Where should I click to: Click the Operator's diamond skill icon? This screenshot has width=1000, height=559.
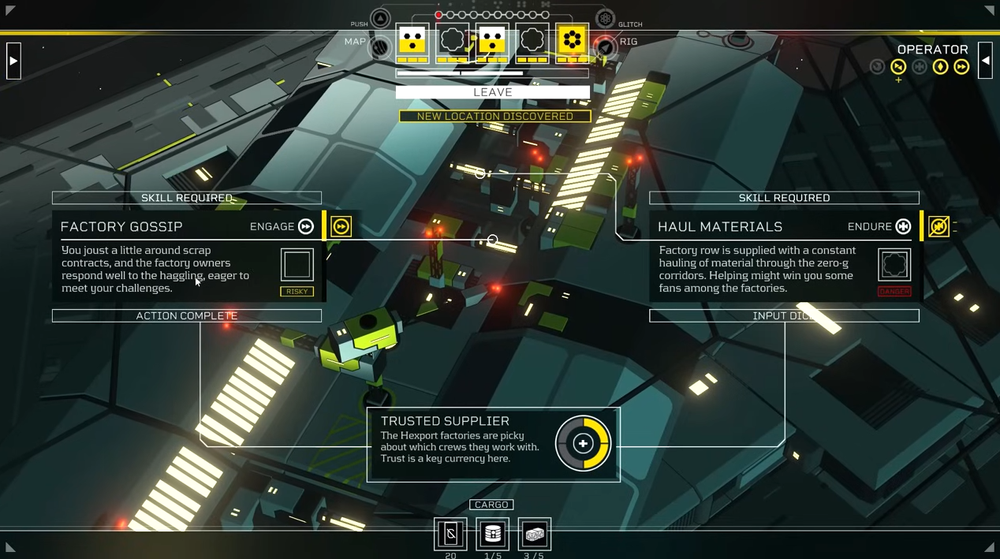tap(940, 67)
